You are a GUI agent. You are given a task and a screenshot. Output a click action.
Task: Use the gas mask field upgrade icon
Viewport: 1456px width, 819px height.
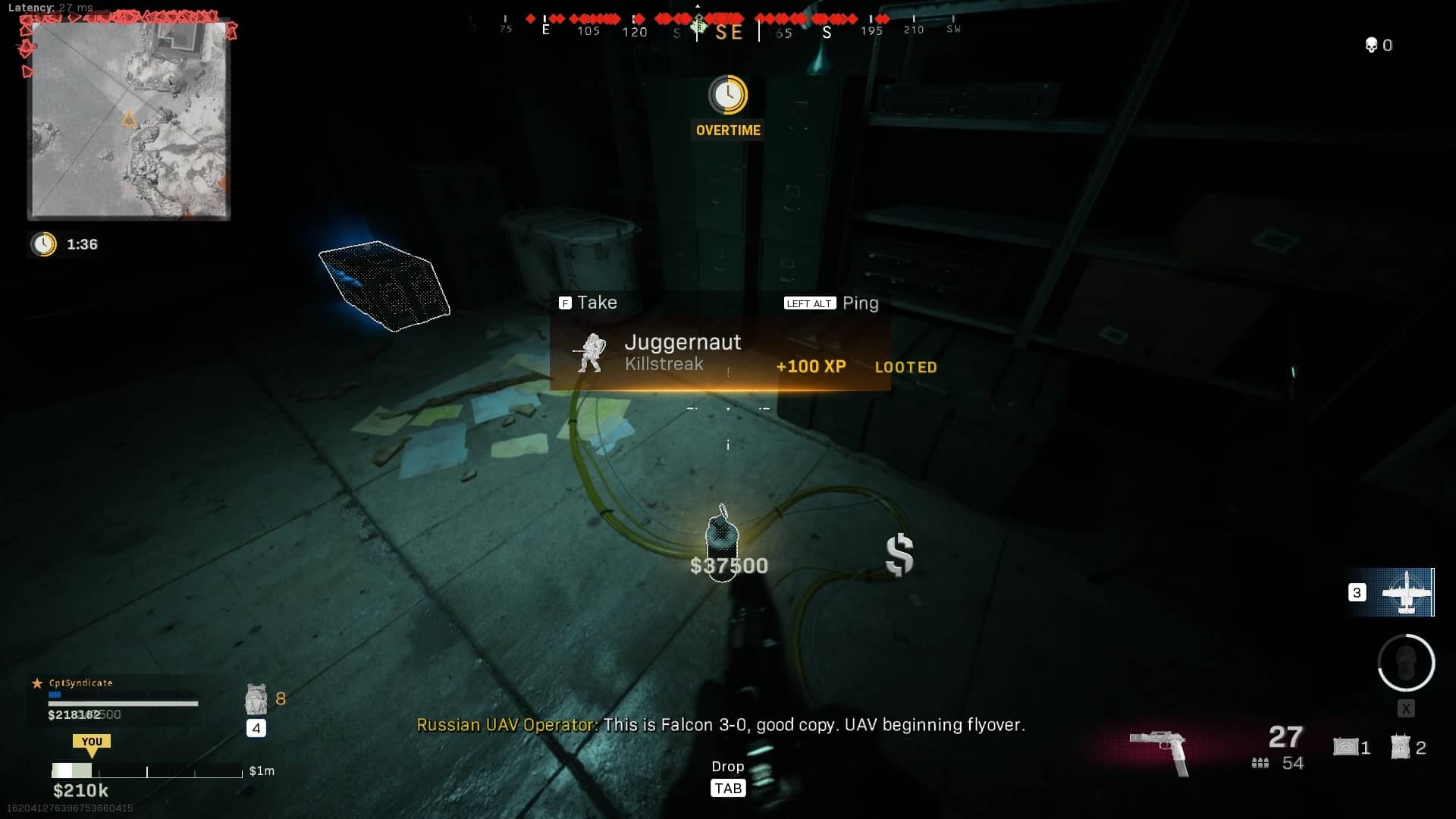pos(1406,663)
